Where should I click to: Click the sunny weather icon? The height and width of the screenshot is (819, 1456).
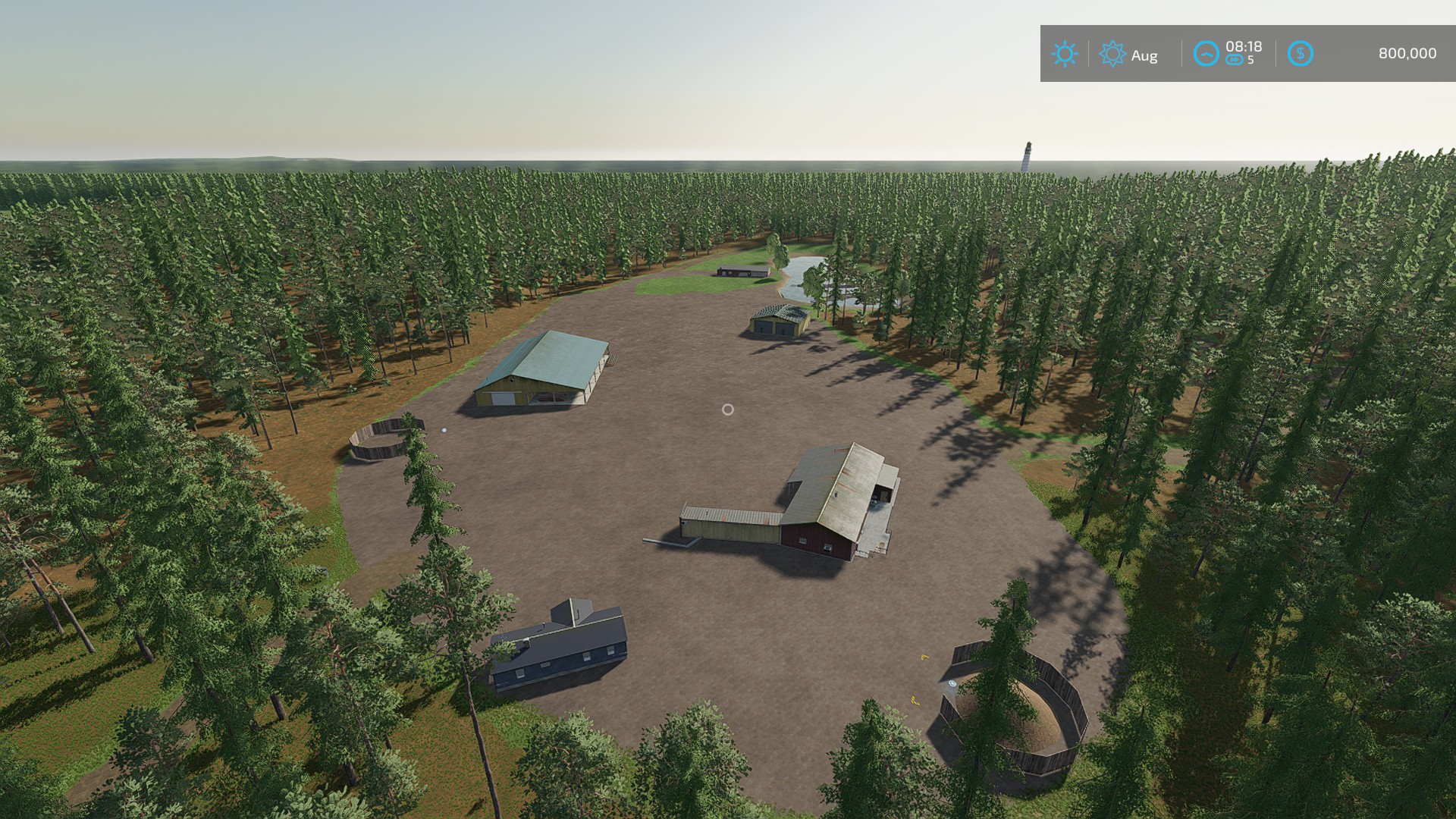click(1064, 54)
